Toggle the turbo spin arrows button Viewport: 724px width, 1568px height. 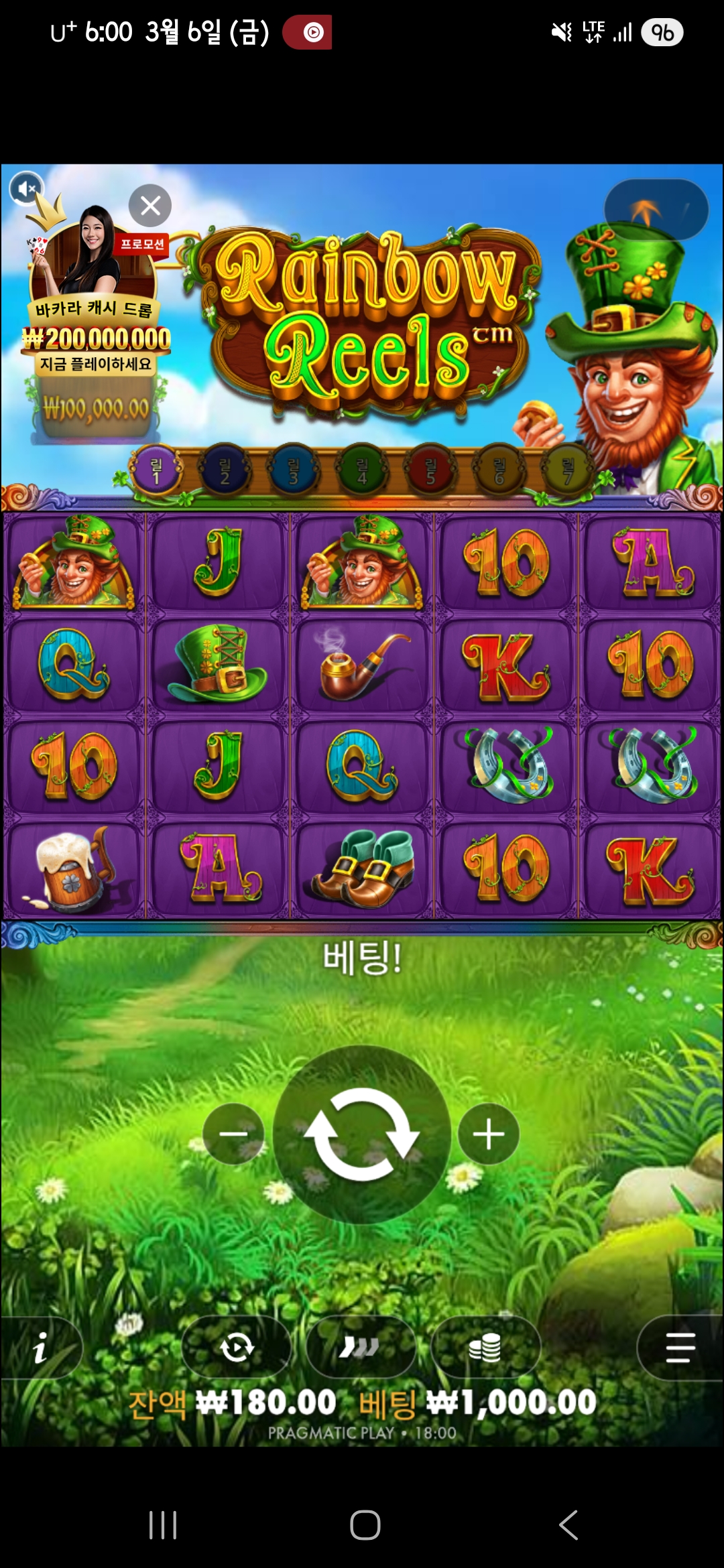(x=360, y=1348)
